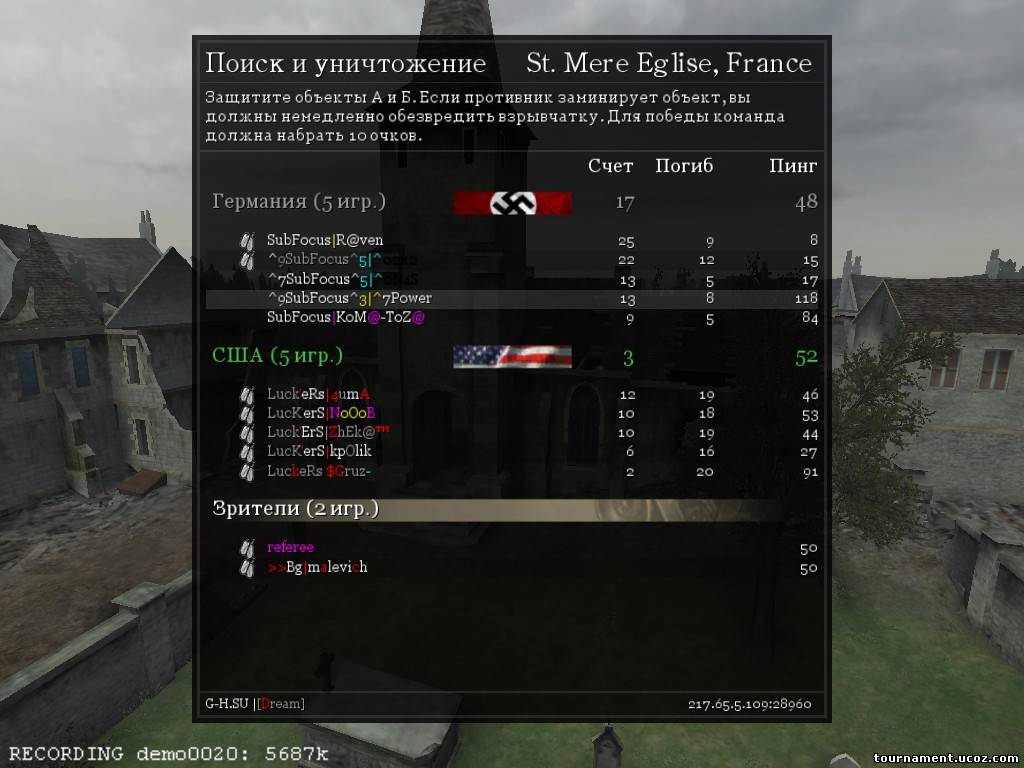Screen dimensions: 1024x768
Task: Click the Счет column header
Action: point(610,166)
